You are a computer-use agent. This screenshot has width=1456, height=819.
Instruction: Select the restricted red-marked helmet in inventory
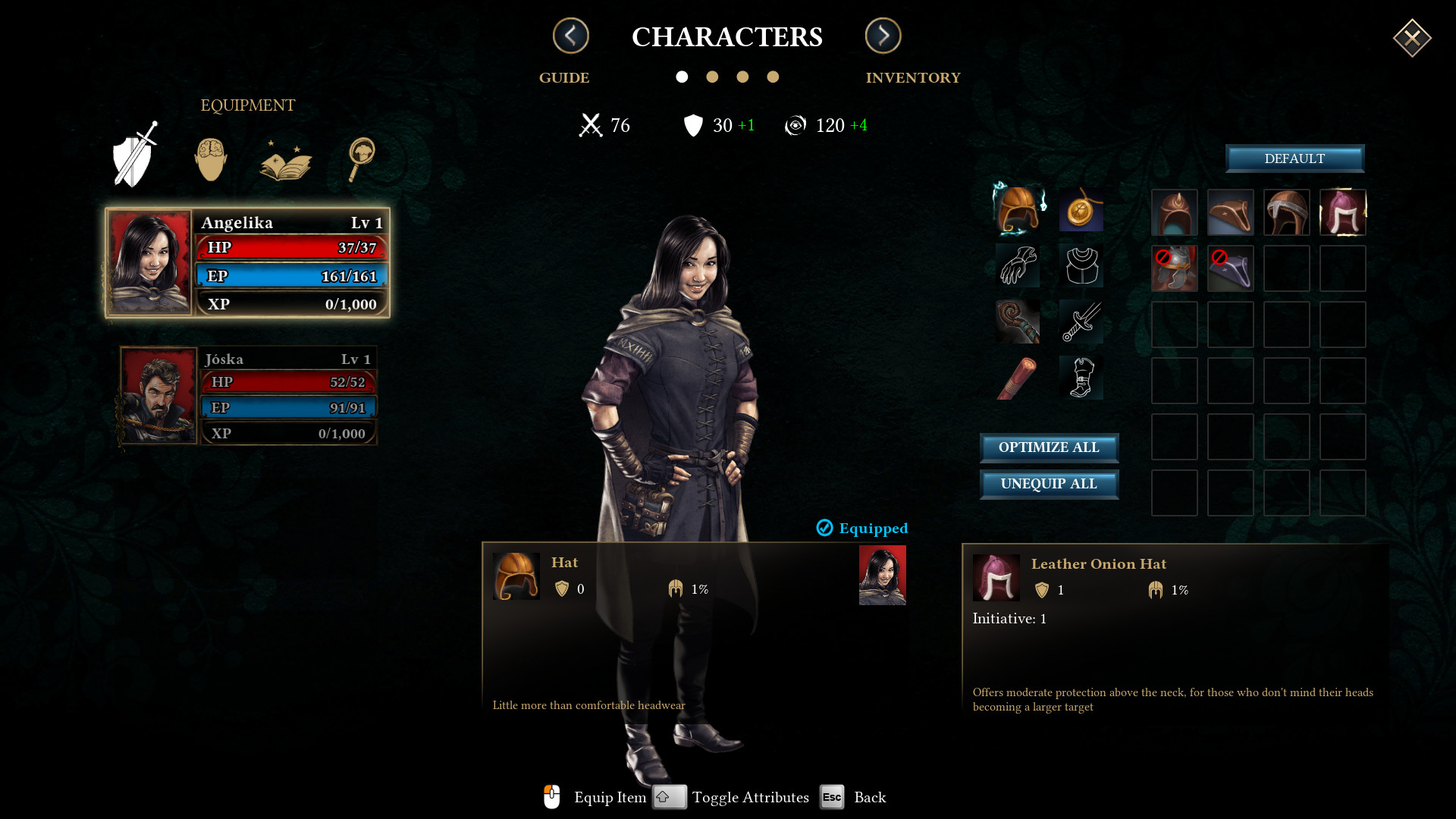point(1175,268)
